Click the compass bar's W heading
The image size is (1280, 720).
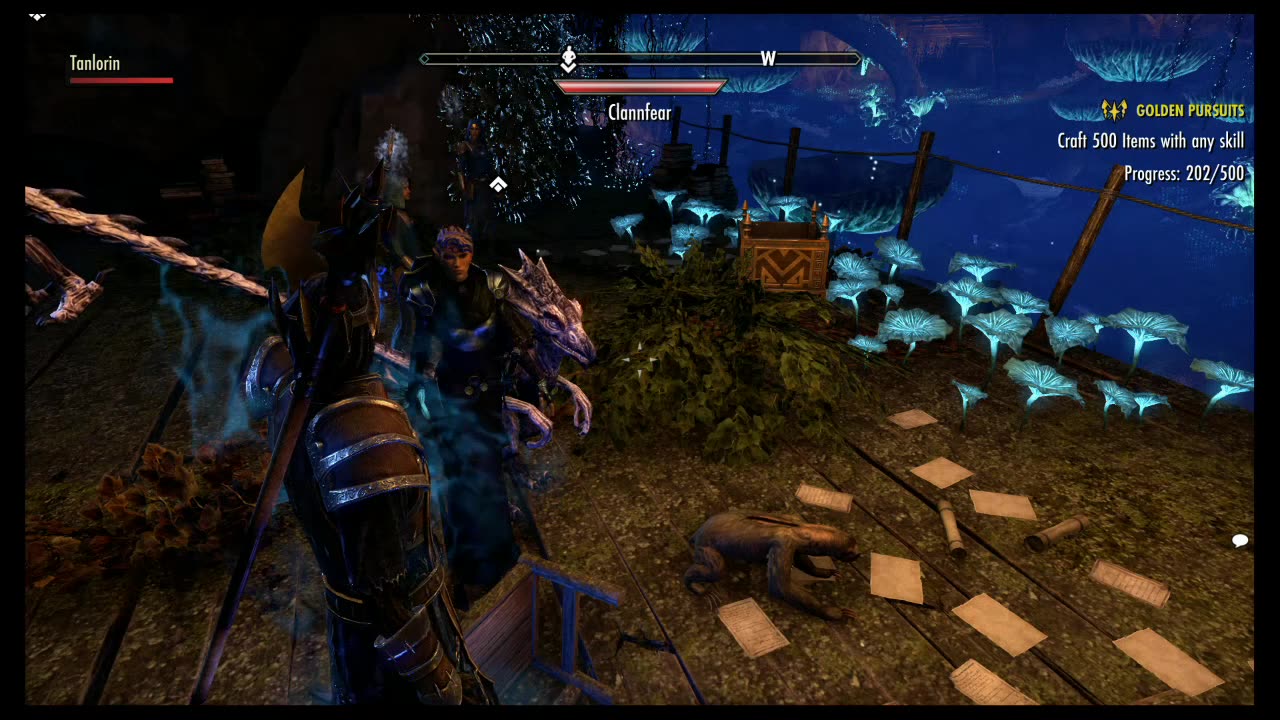pyautogui.click(x=768, y=59)
